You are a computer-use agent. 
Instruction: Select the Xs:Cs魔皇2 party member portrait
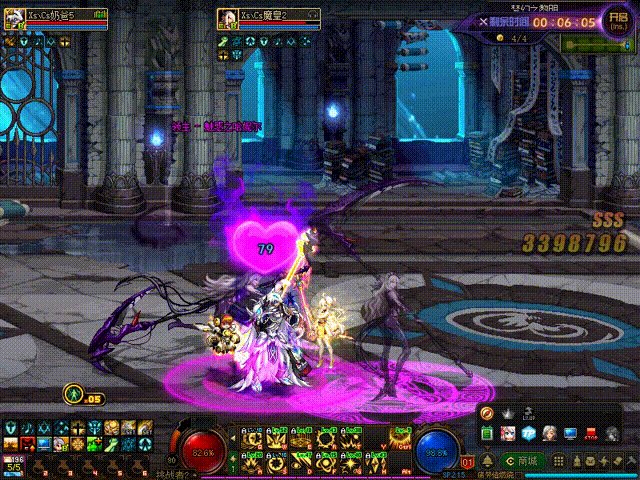click(x=226, y=17)
